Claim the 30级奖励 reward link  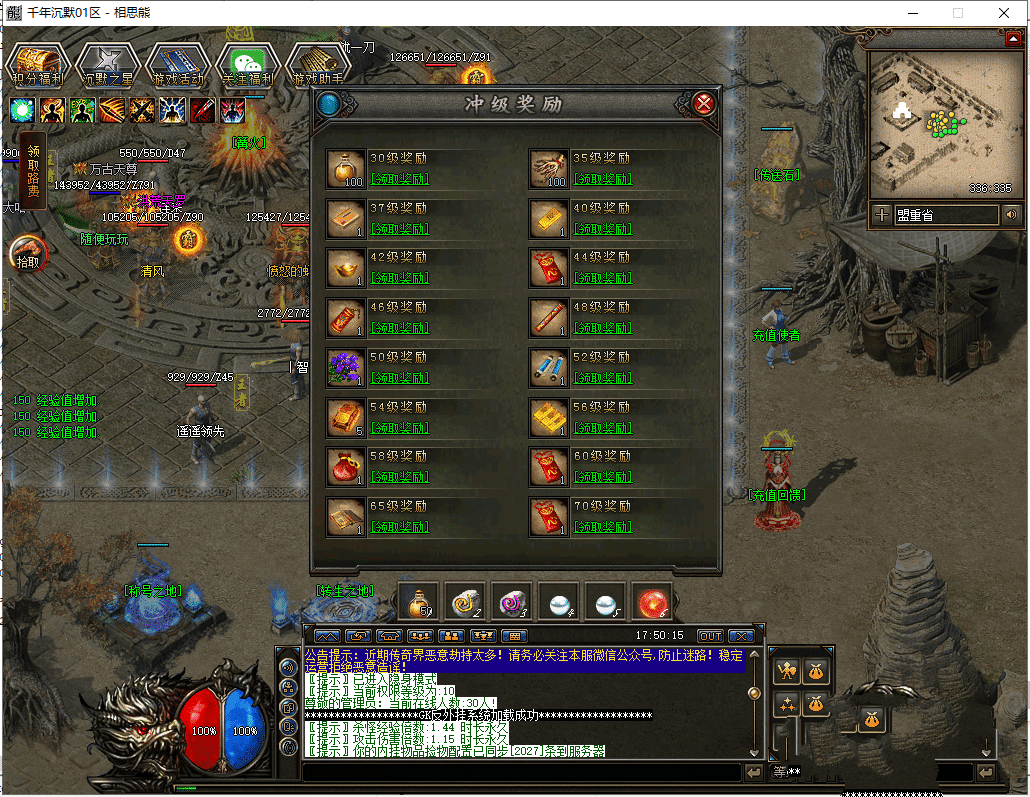coord(399,179)
